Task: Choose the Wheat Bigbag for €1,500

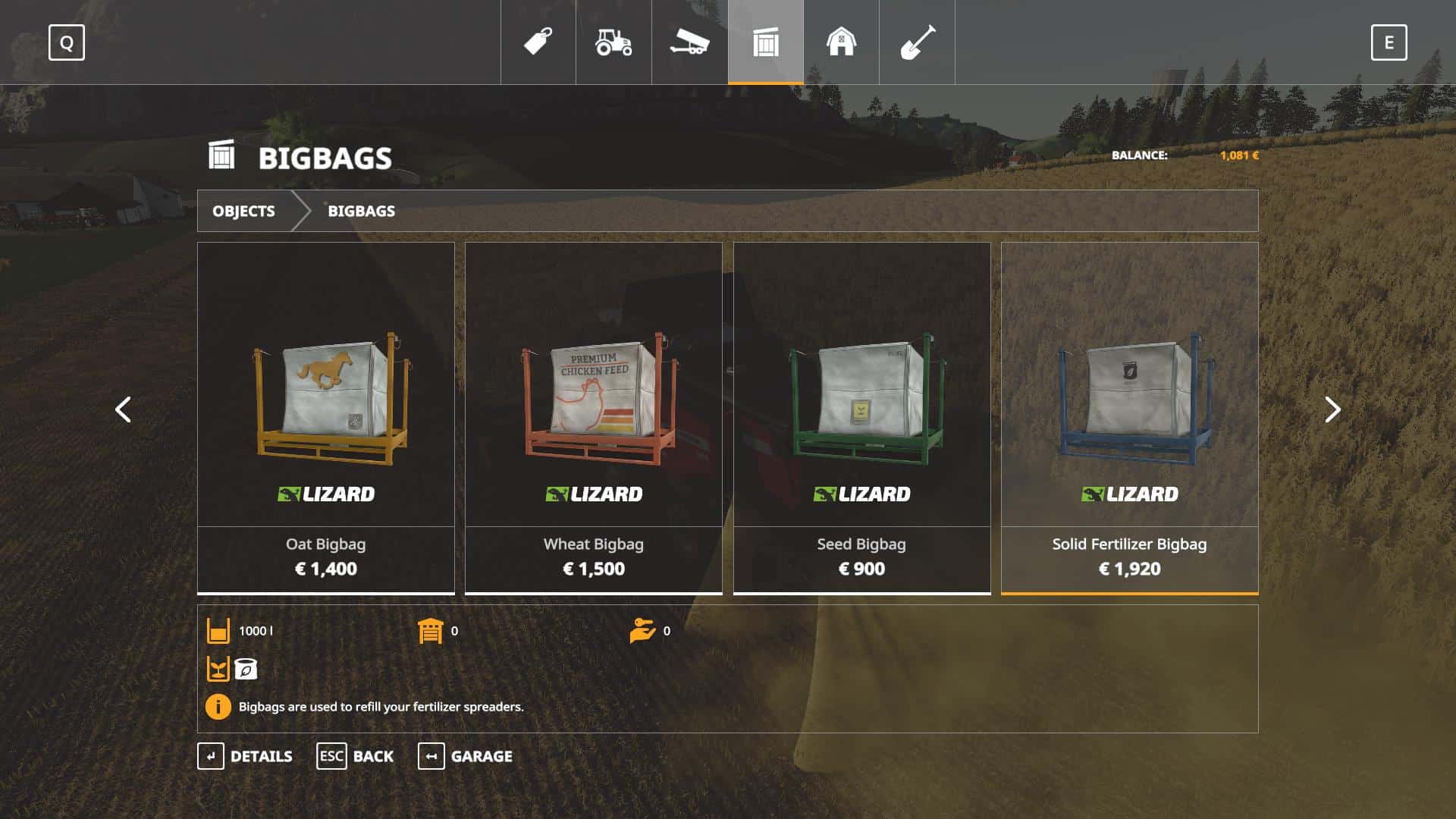Action: coord(594,417)
